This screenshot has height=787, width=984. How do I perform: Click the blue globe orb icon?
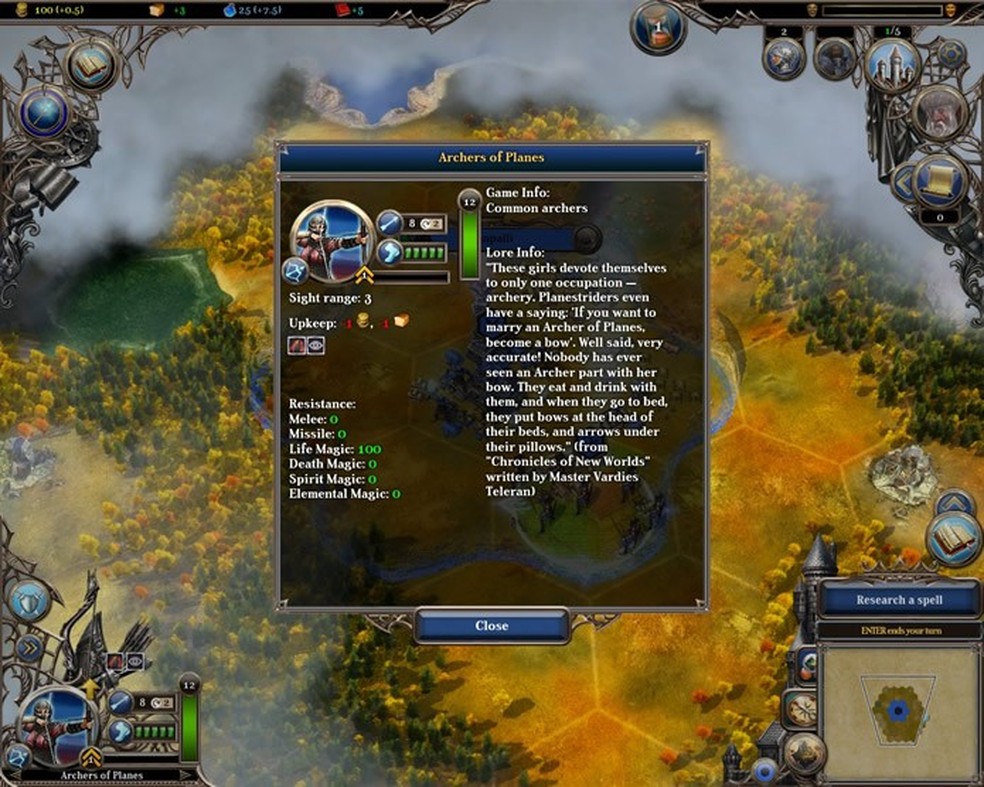[x=44, y=113]
